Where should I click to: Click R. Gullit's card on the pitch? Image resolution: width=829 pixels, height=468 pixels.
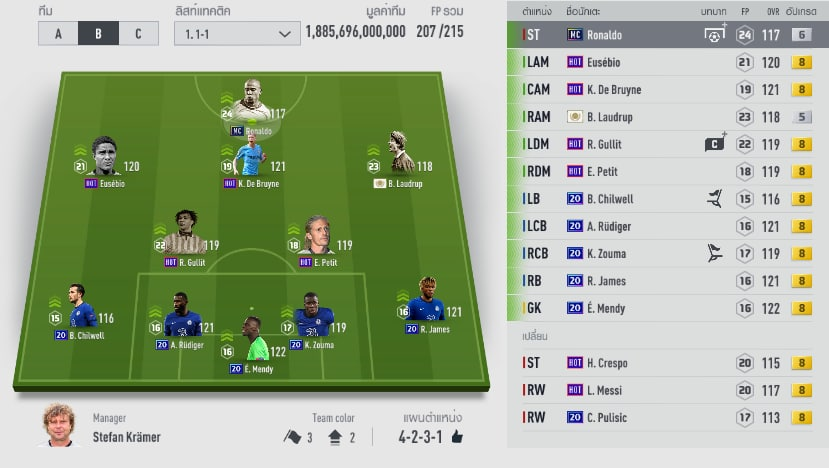tap(183, 238)
